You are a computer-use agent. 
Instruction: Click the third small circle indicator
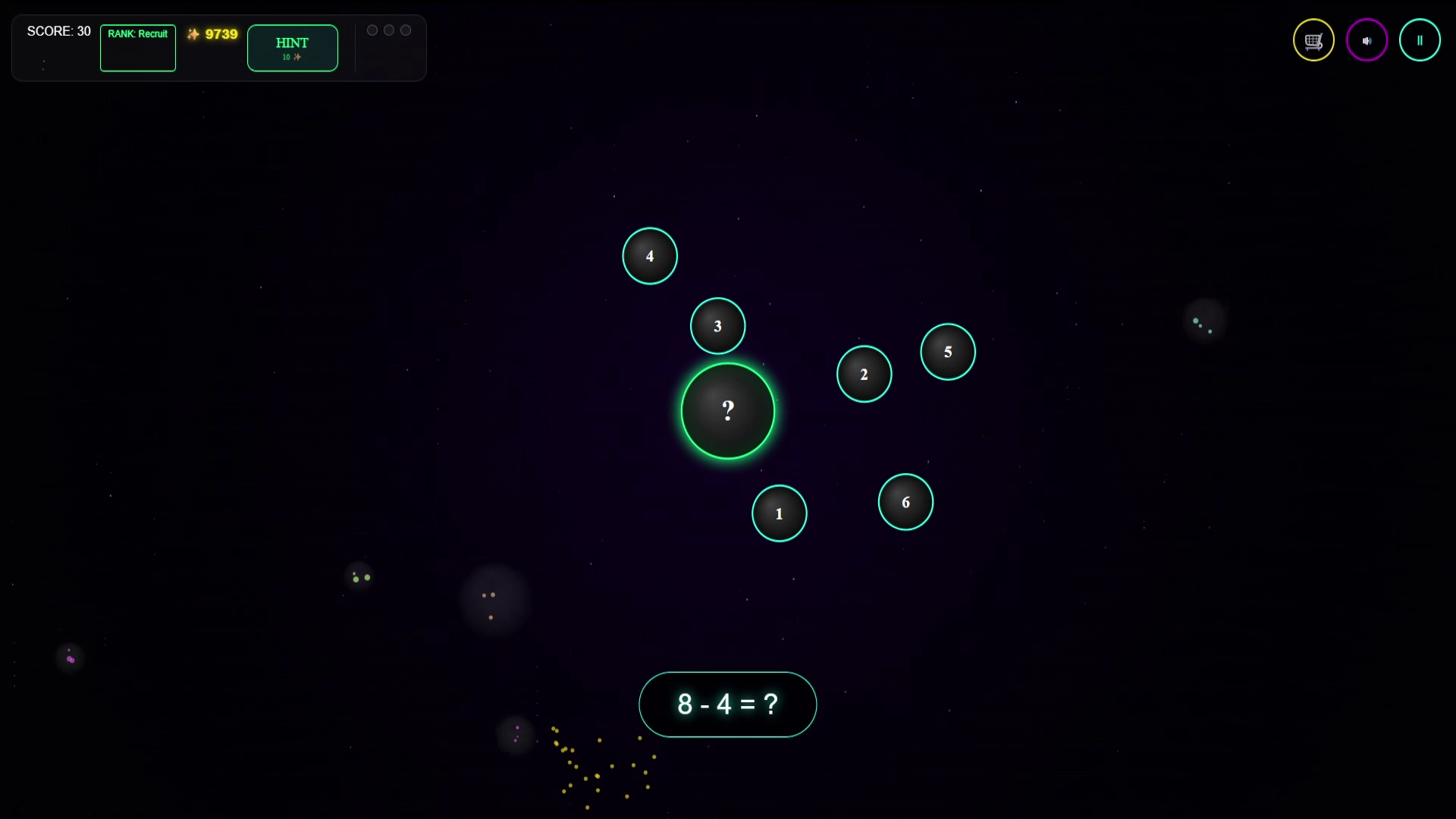406,30
